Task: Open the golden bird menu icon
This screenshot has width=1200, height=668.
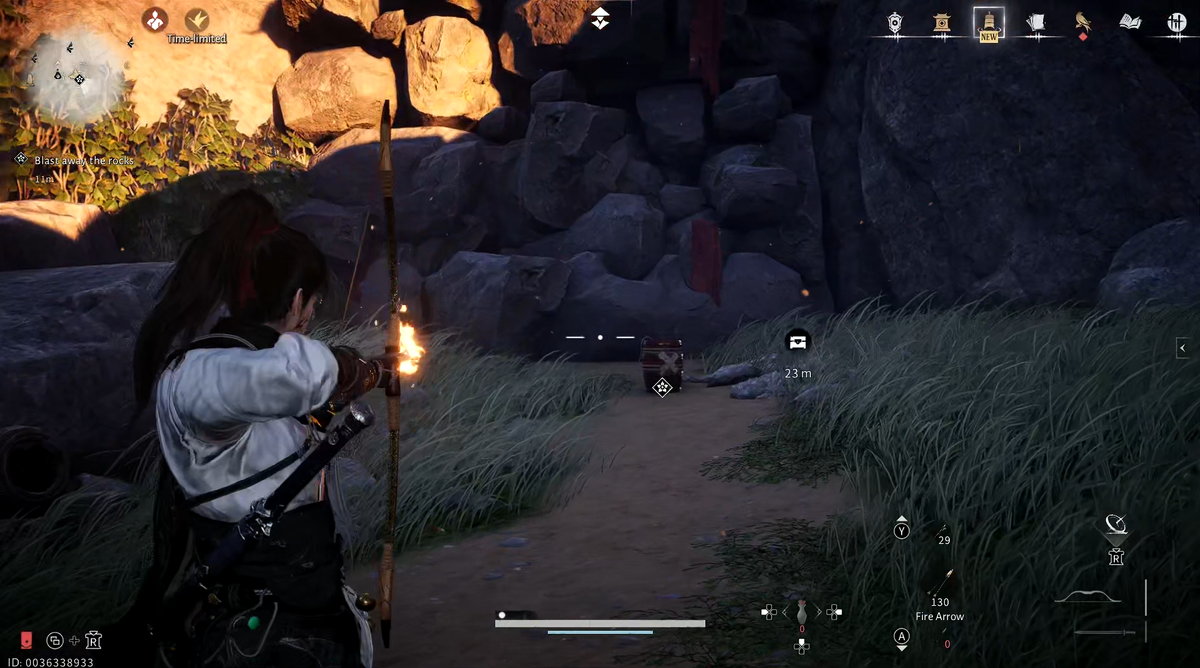Action: [1082, 21]
